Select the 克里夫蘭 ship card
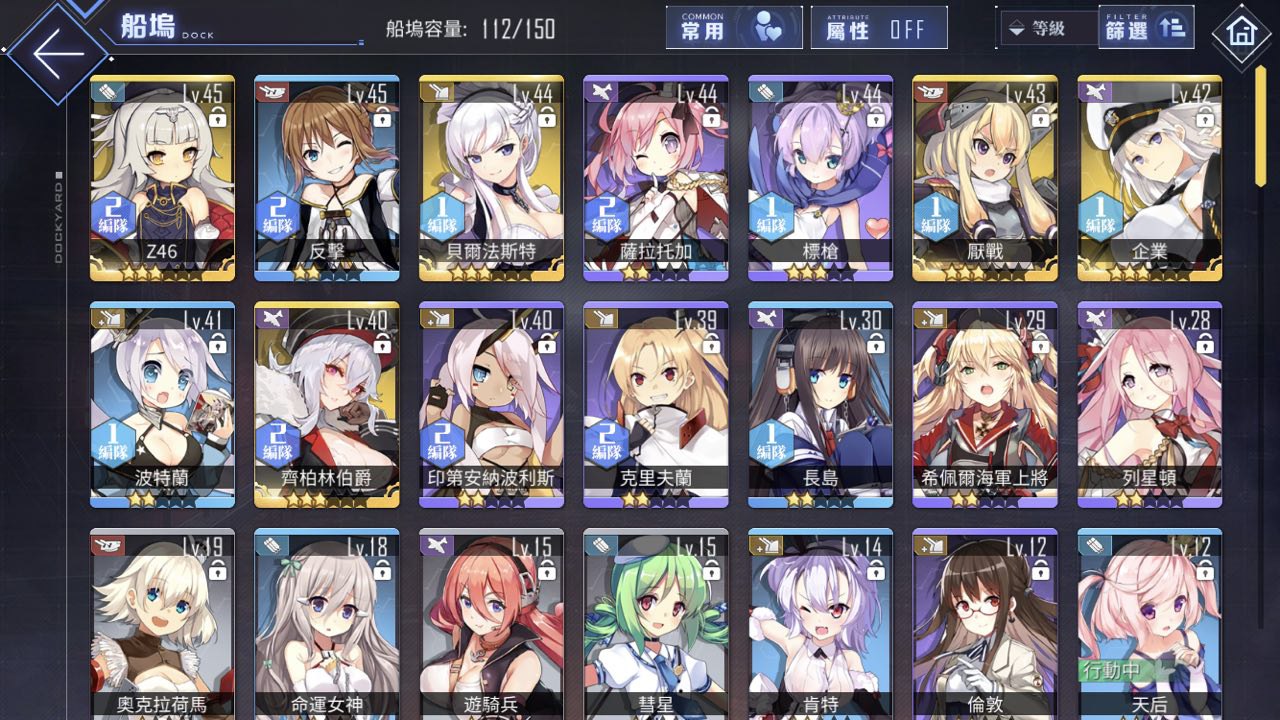Screen dimensions: 1280x720 [x=656, y=405]
